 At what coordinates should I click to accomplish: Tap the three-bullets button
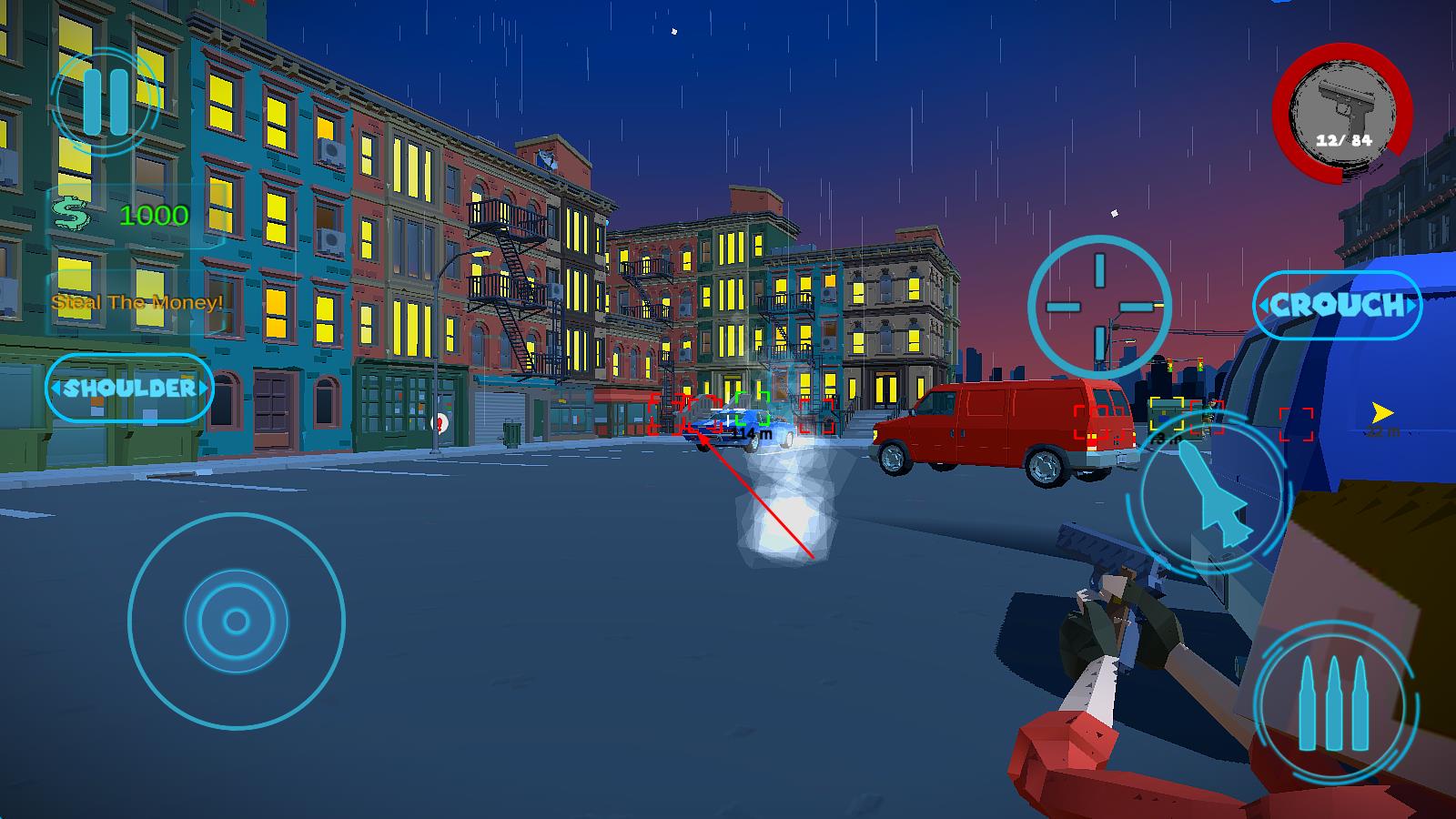pos(1334,703)
